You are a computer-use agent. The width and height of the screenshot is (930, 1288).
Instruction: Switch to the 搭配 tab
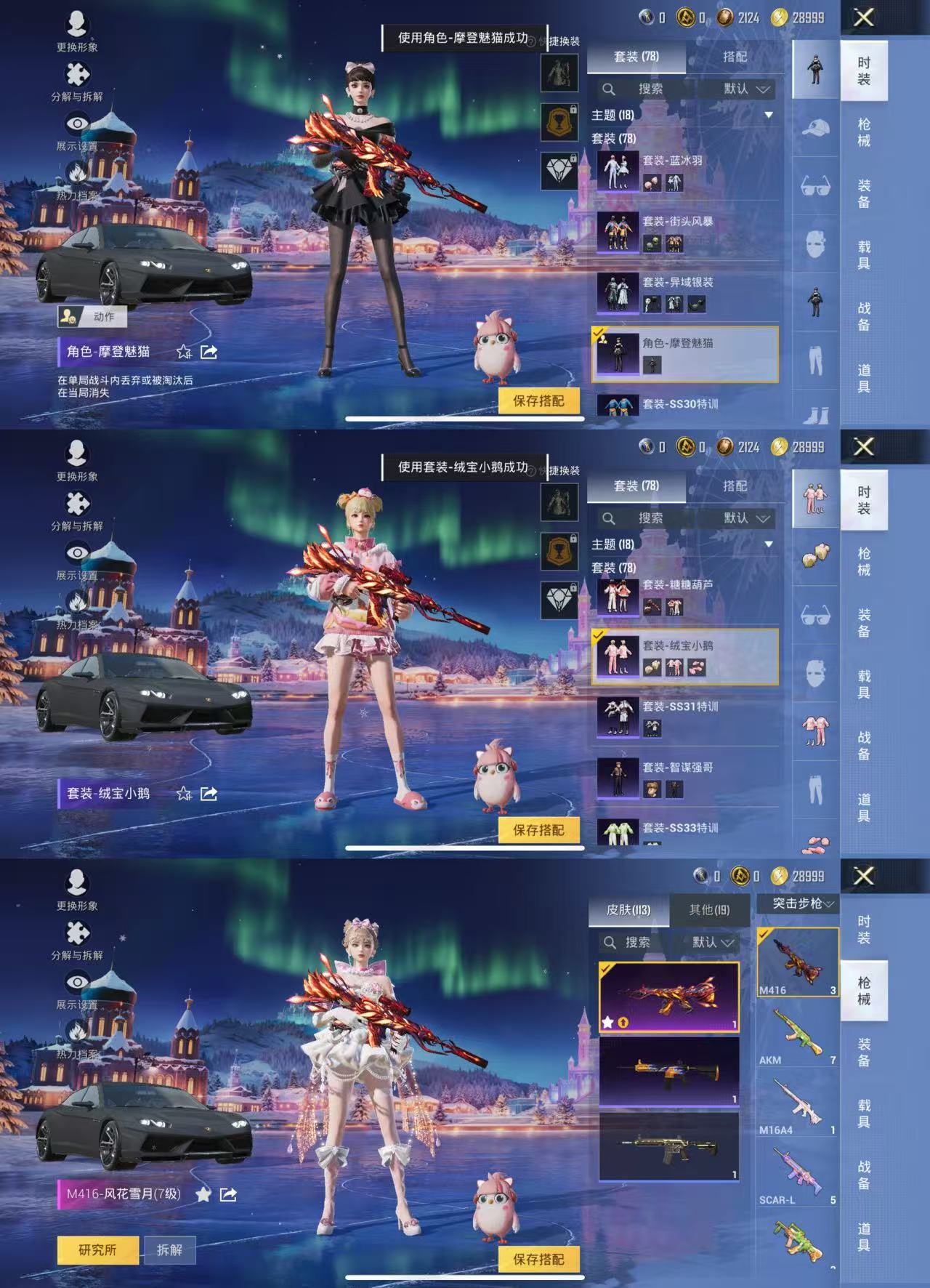737,57
